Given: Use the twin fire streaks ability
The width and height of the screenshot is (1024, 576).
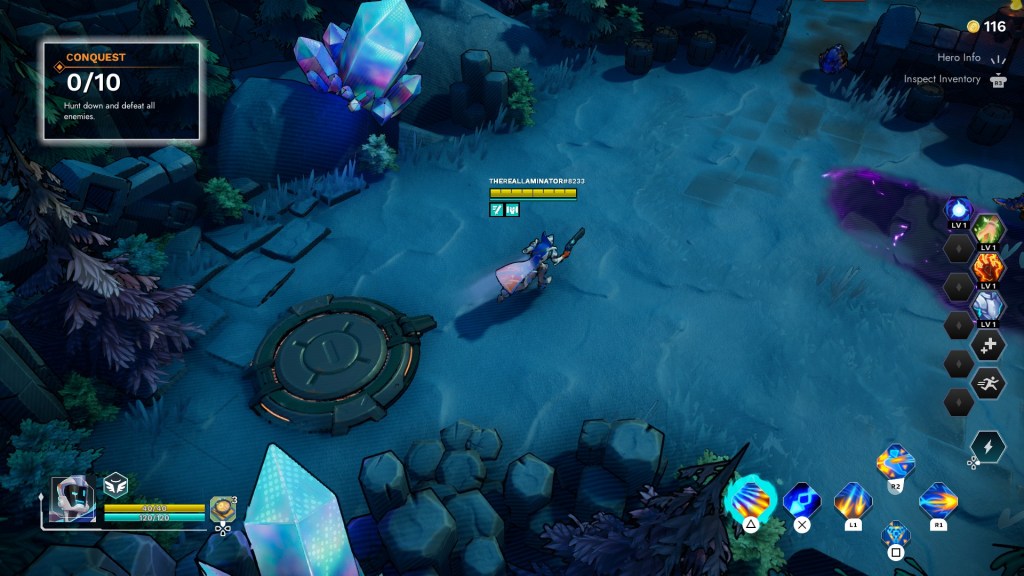Looking at the screenshot, I should (853, 499).
